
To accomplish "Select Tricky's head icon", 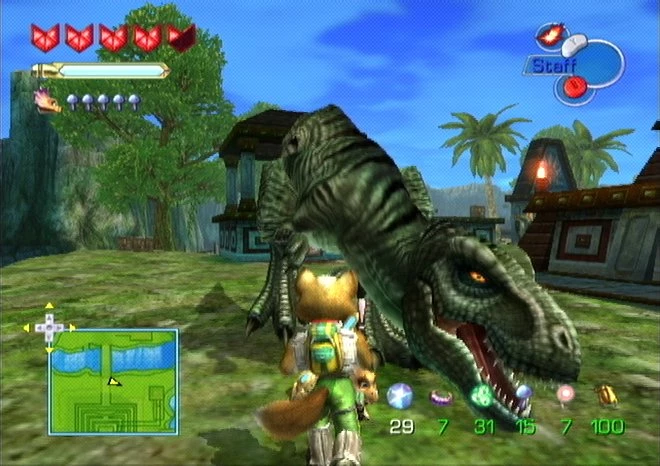I will tap(47, 100).
